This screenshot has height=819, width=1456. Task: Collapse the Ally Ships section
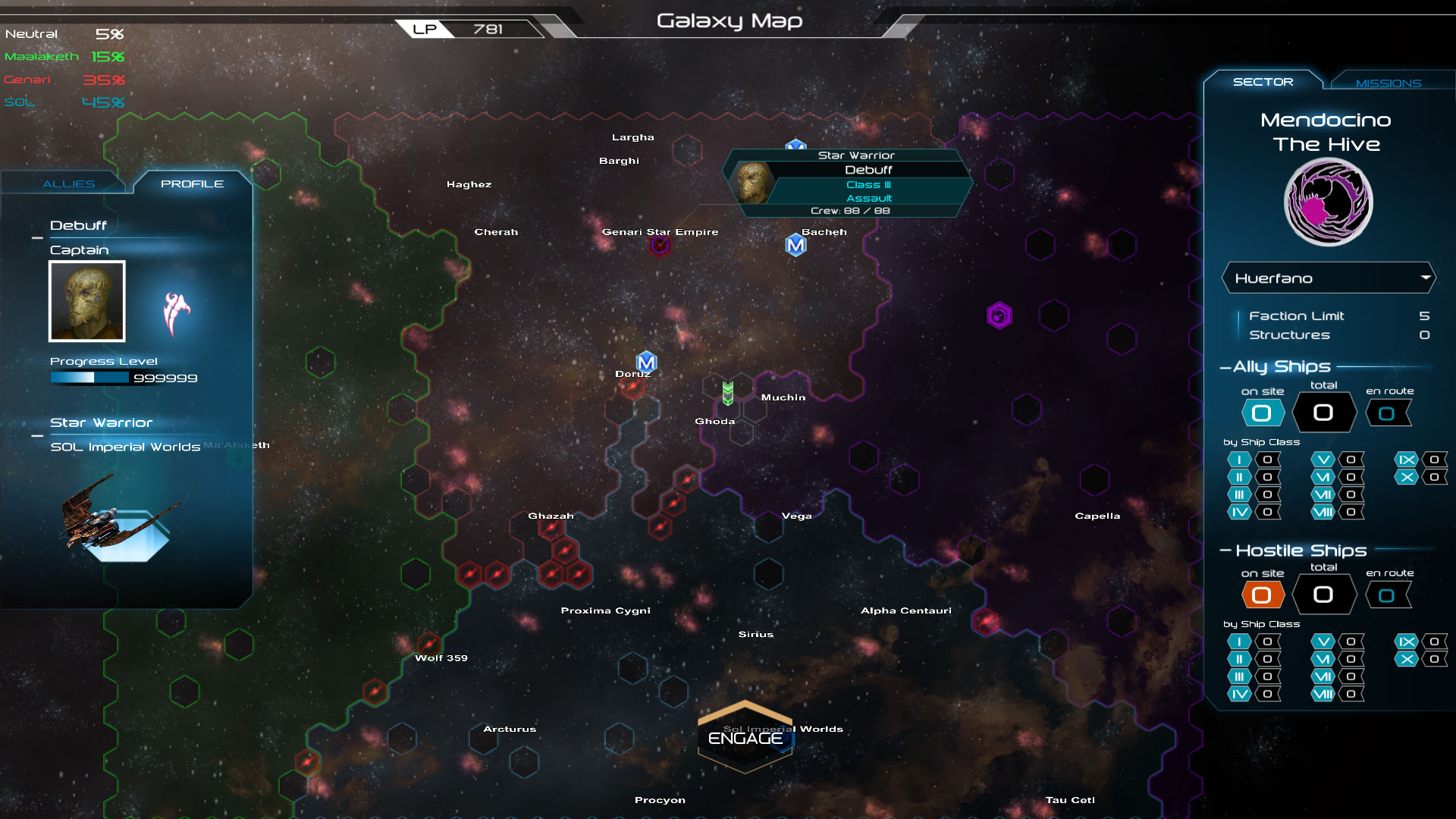point(1225,366)
